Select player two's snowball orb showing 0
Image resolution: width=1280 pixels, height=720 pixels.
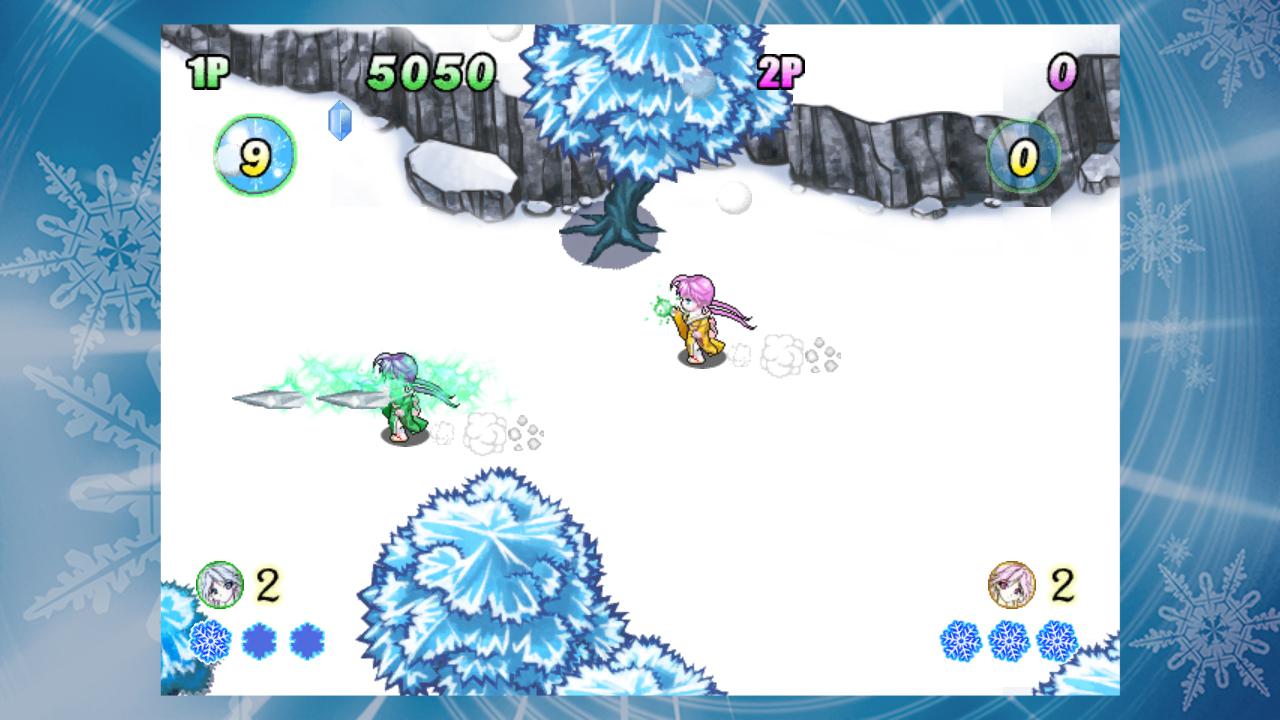tap(1023, 156)
